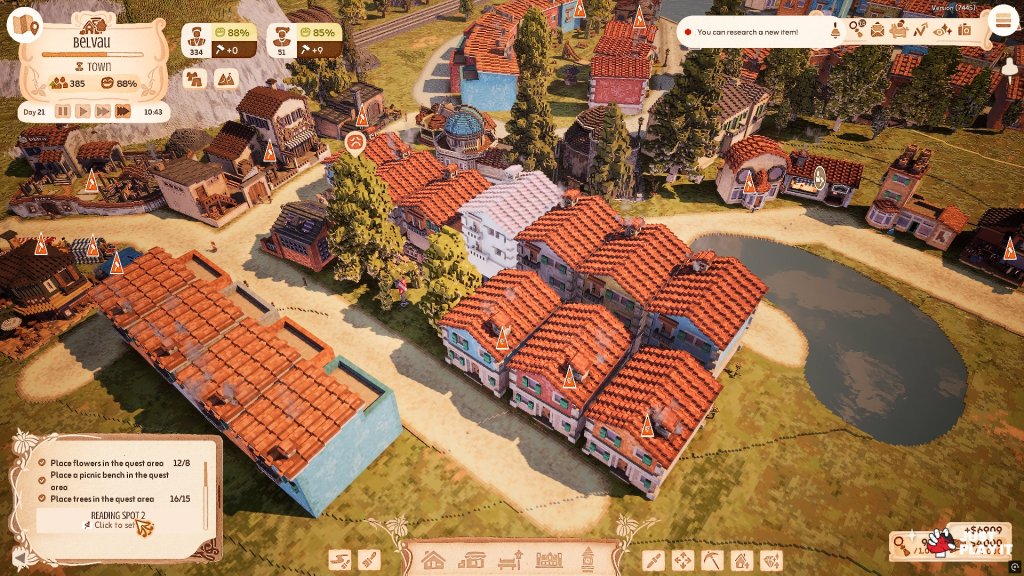
Task: Choose the pickaxe demolish tool
Action: tap(712, 560)
